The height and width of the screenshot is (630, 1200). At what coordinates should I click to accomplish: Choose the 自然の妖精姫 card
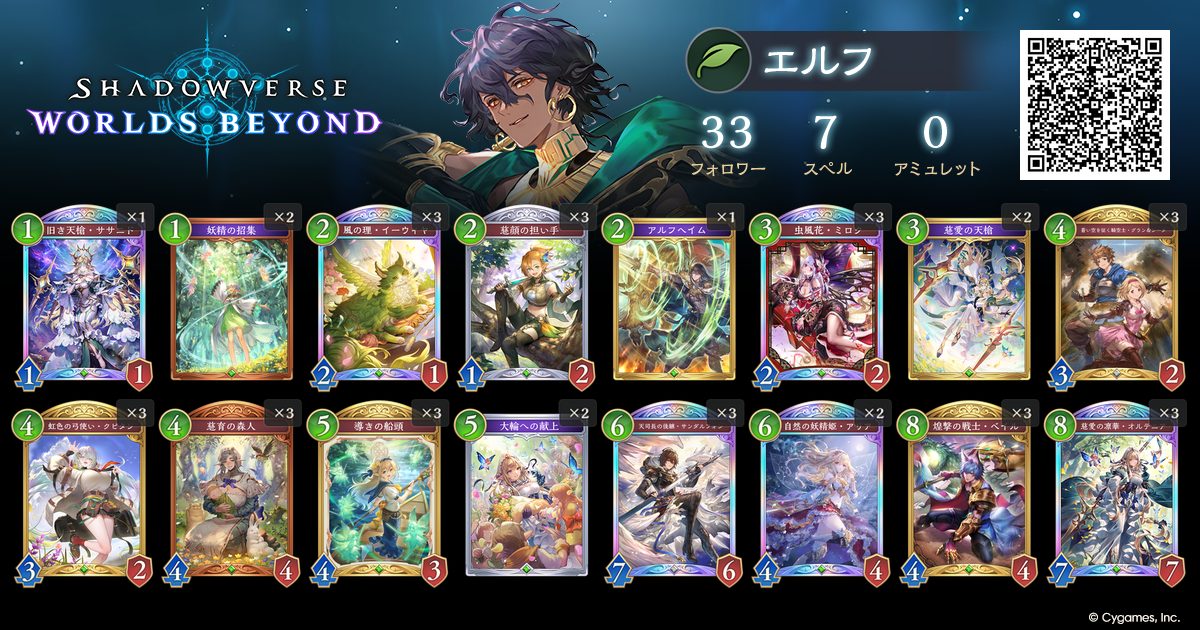pos(823,490)
